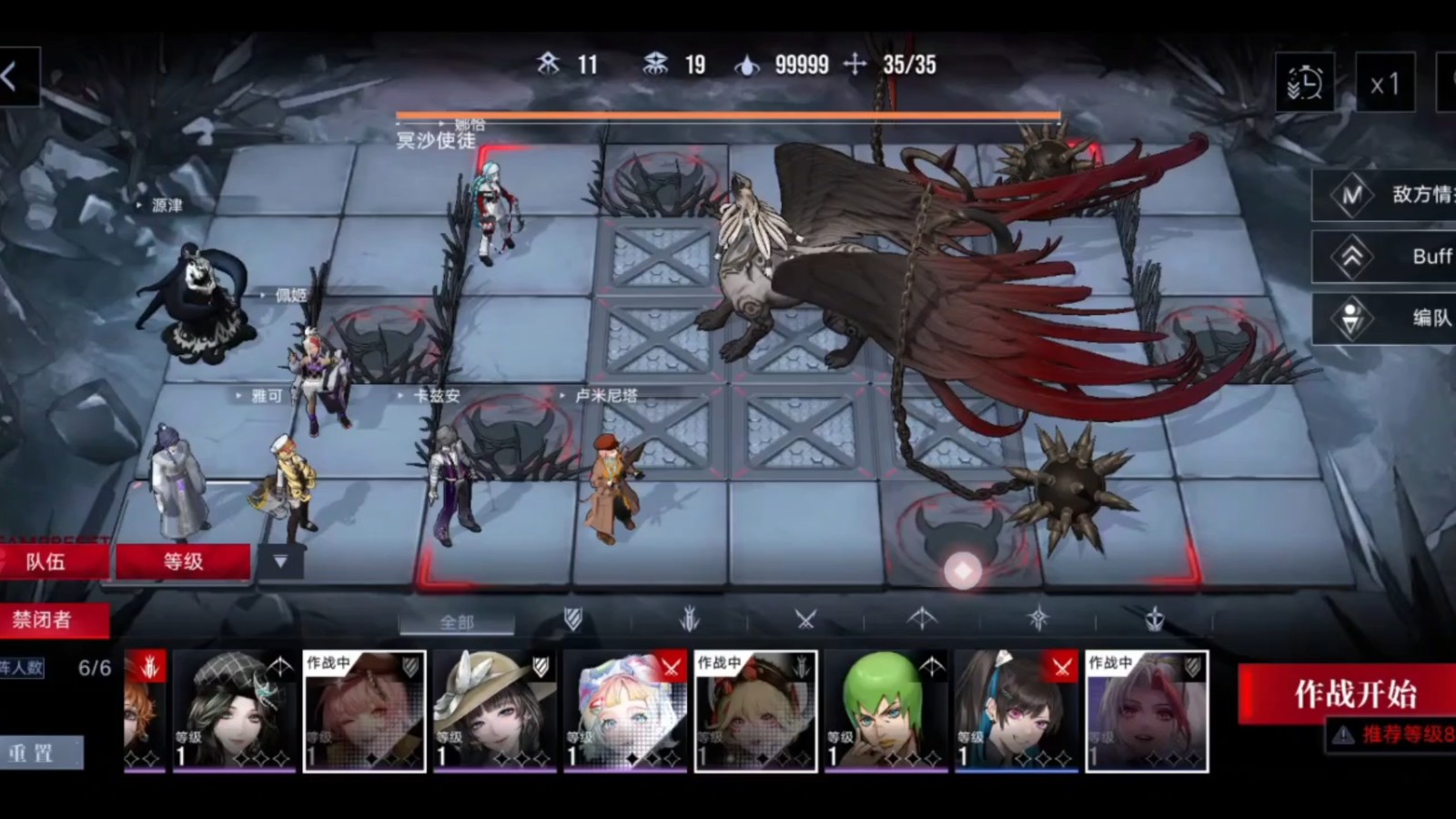Viewport: 1456px width, 819px height.
Task: Show all classes with the 全部 filter
Action: tap(457, 622)
